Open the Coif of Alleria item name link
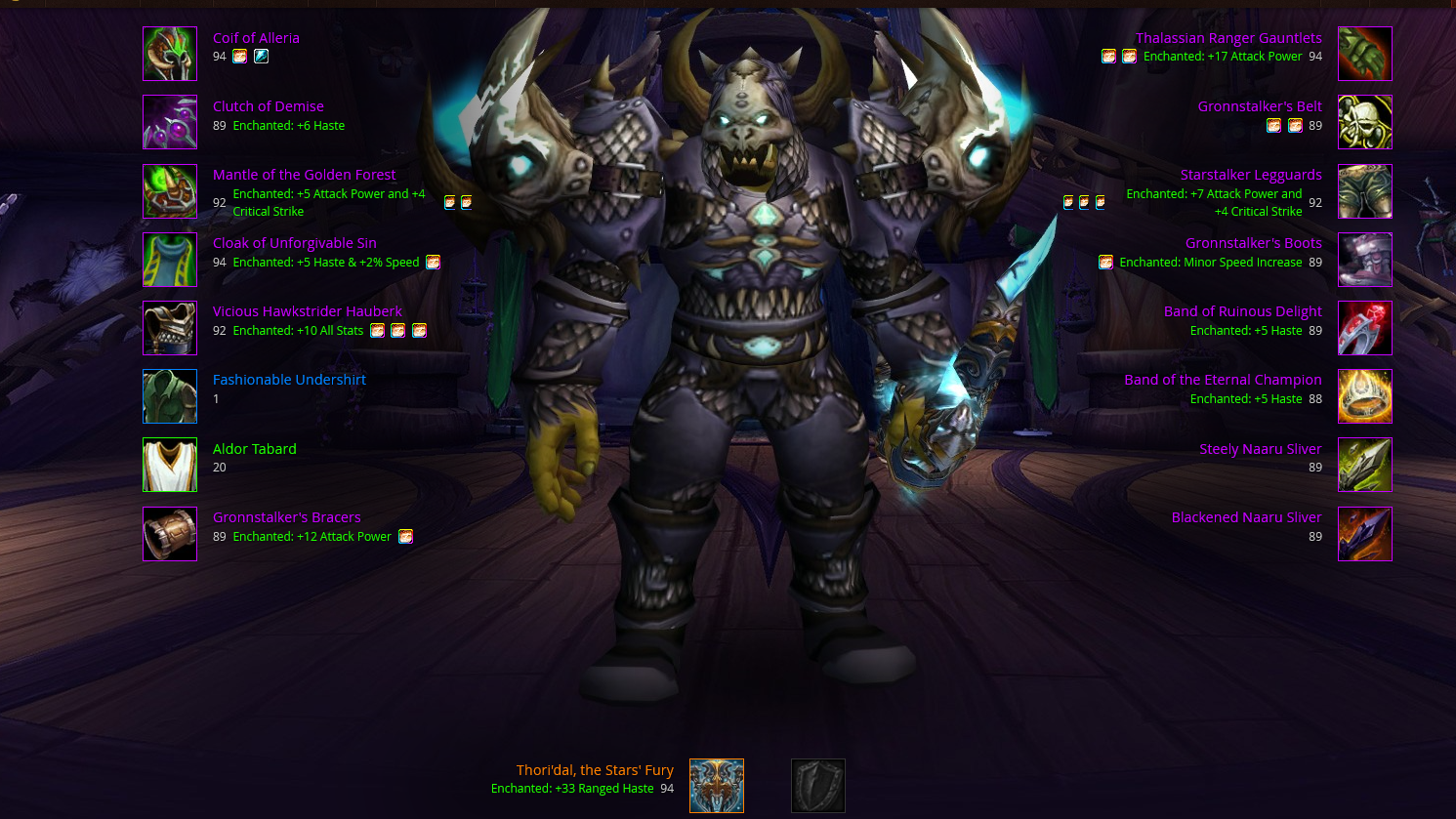1456x819 pixels. pyautogui.click(x=256, y=38)
